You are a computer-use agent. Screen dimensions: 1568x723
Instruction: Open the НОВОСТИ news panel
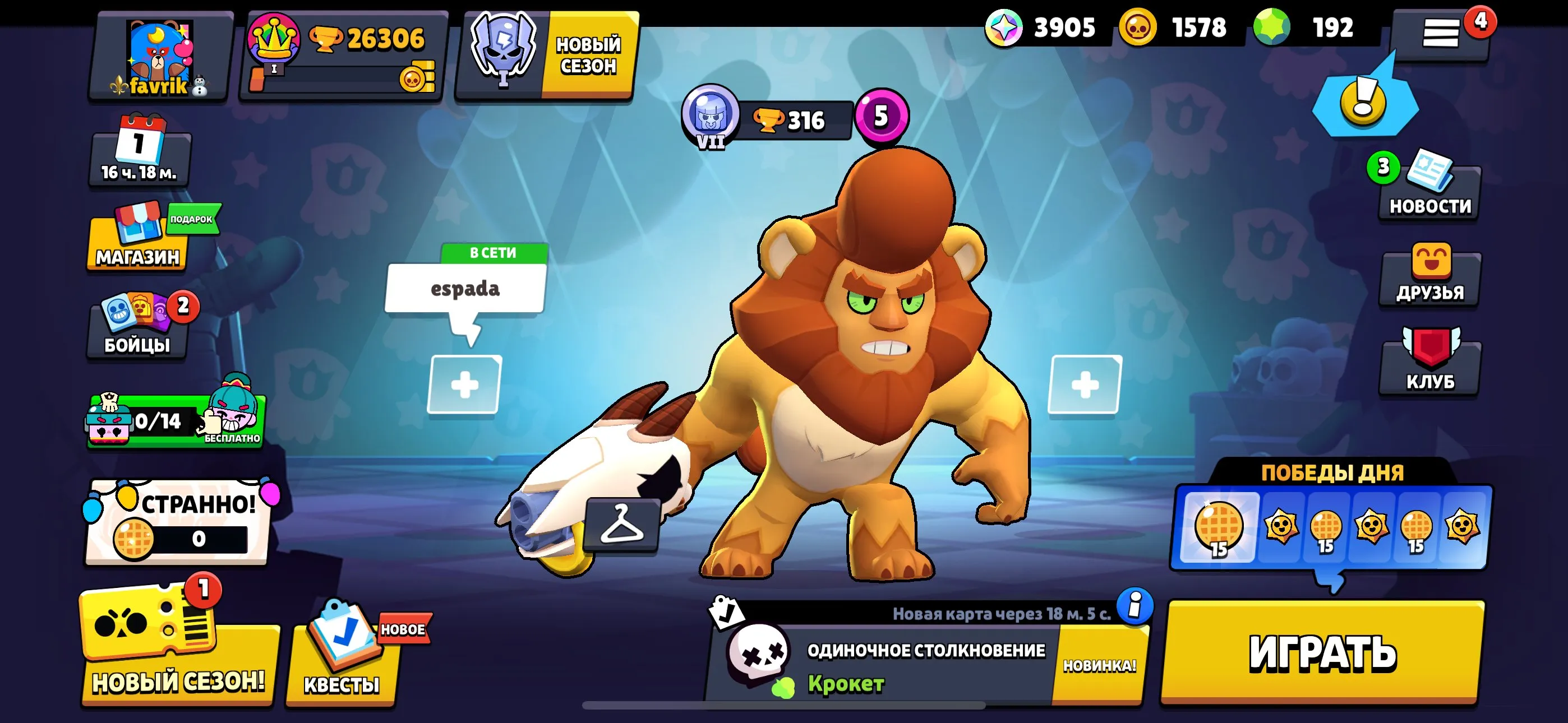1431,194
